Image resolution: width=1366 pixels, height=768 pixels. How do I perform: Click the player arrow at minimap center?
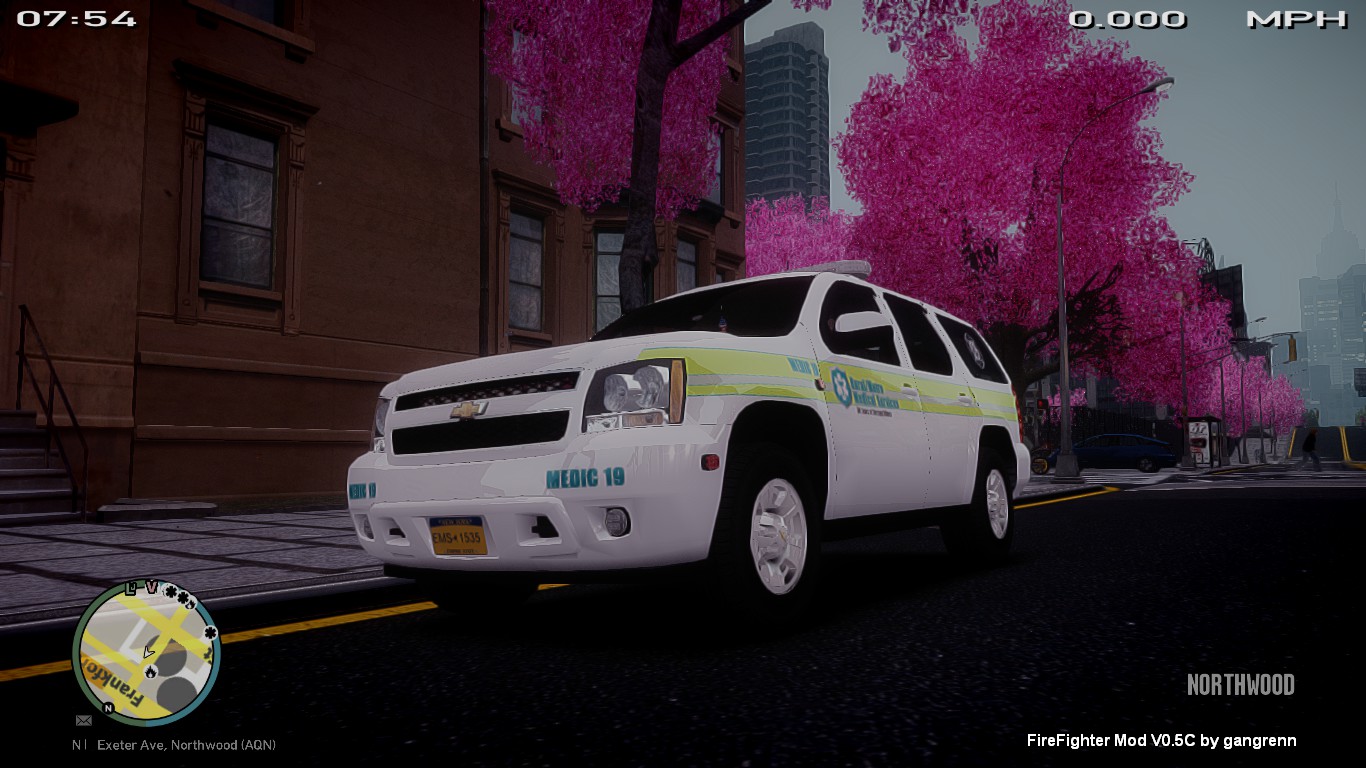point(148,652)
